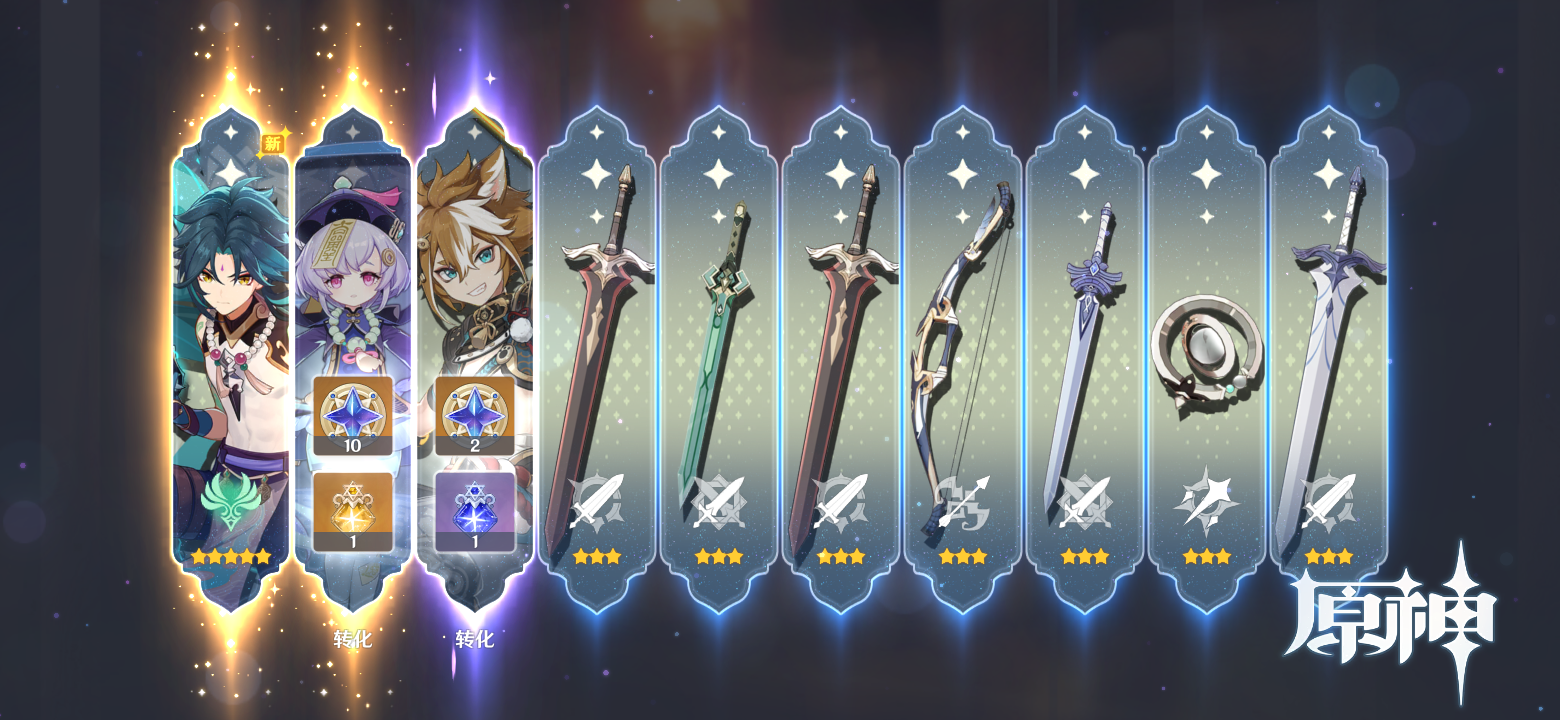Click the 新 (New) badge on Xiao's card

click(272, 144)
